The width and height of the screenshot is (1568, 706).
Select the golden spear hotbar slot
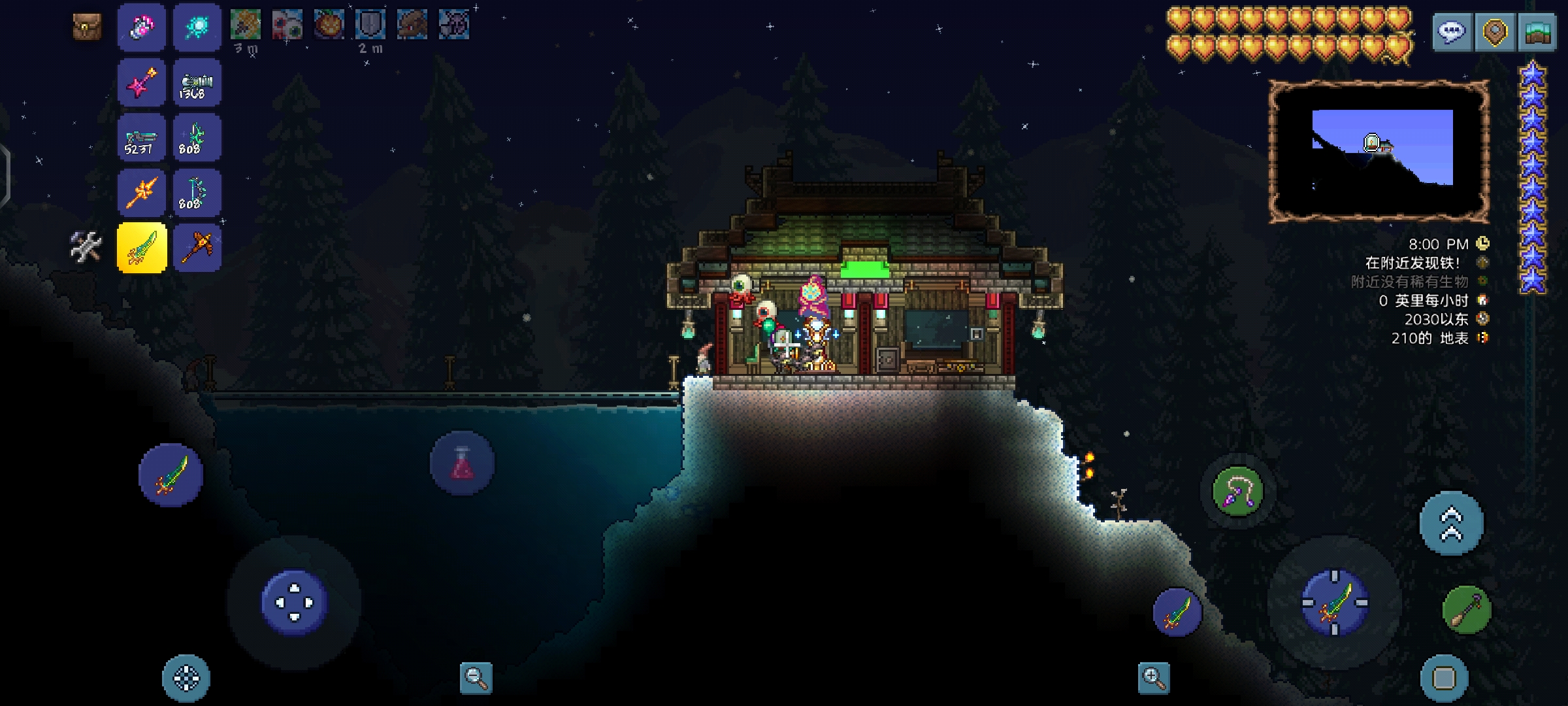pos(142,193)
